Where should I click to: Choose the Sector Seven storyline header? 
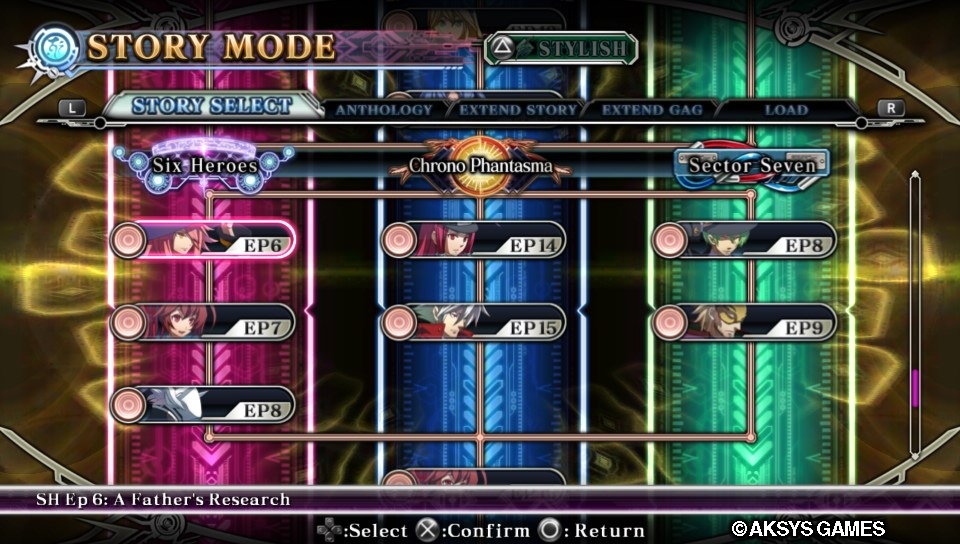[751, 164]
